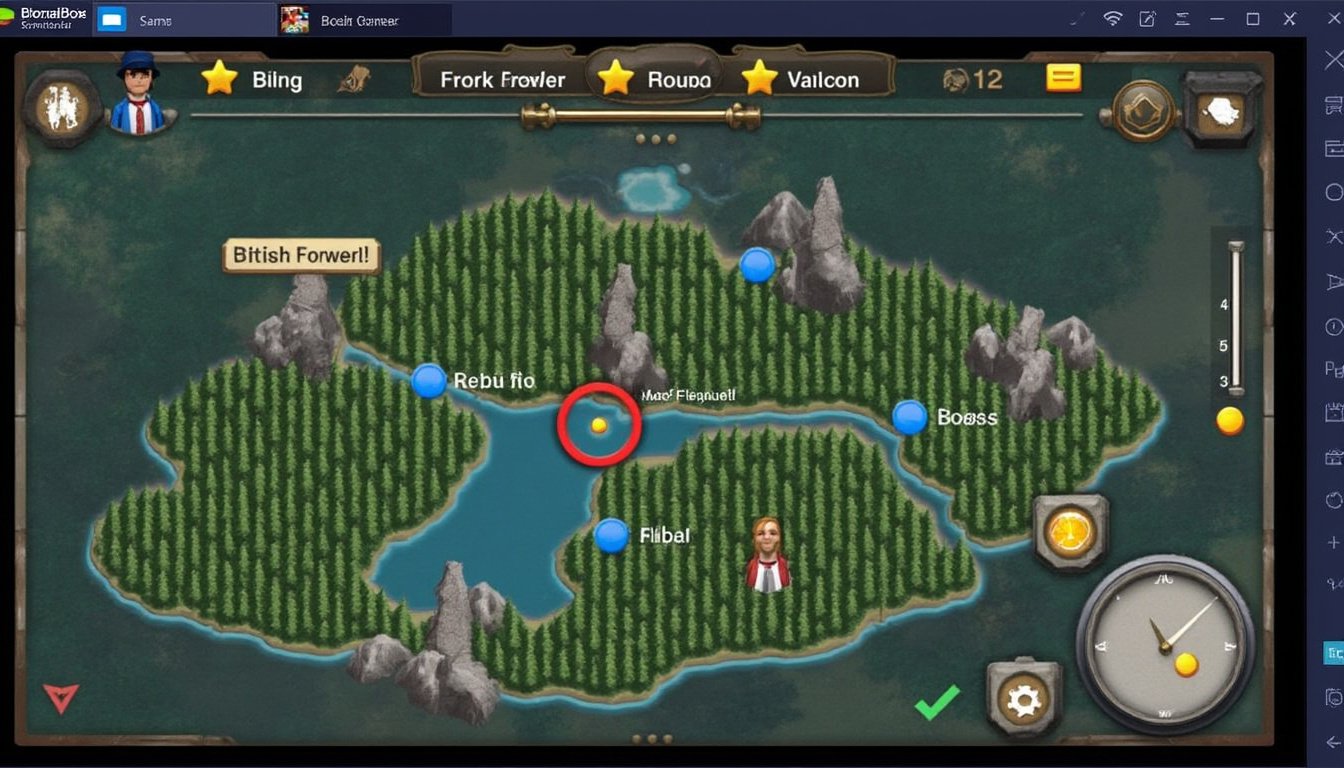Click the blue Boss marker on the map

coord(911,419)
